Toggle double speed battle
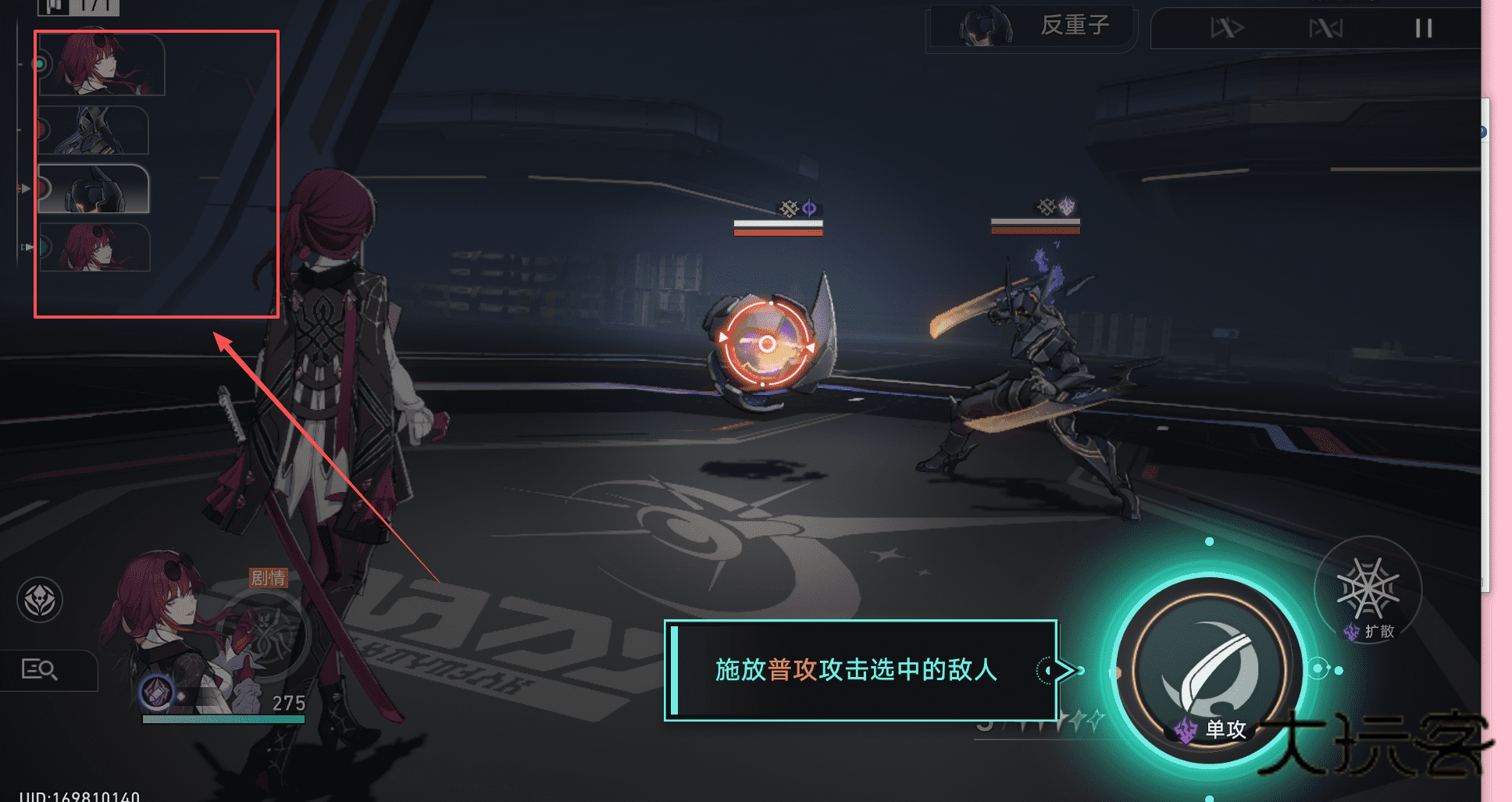Viewport: 1512px width, 802px height. click(1226, 29)
